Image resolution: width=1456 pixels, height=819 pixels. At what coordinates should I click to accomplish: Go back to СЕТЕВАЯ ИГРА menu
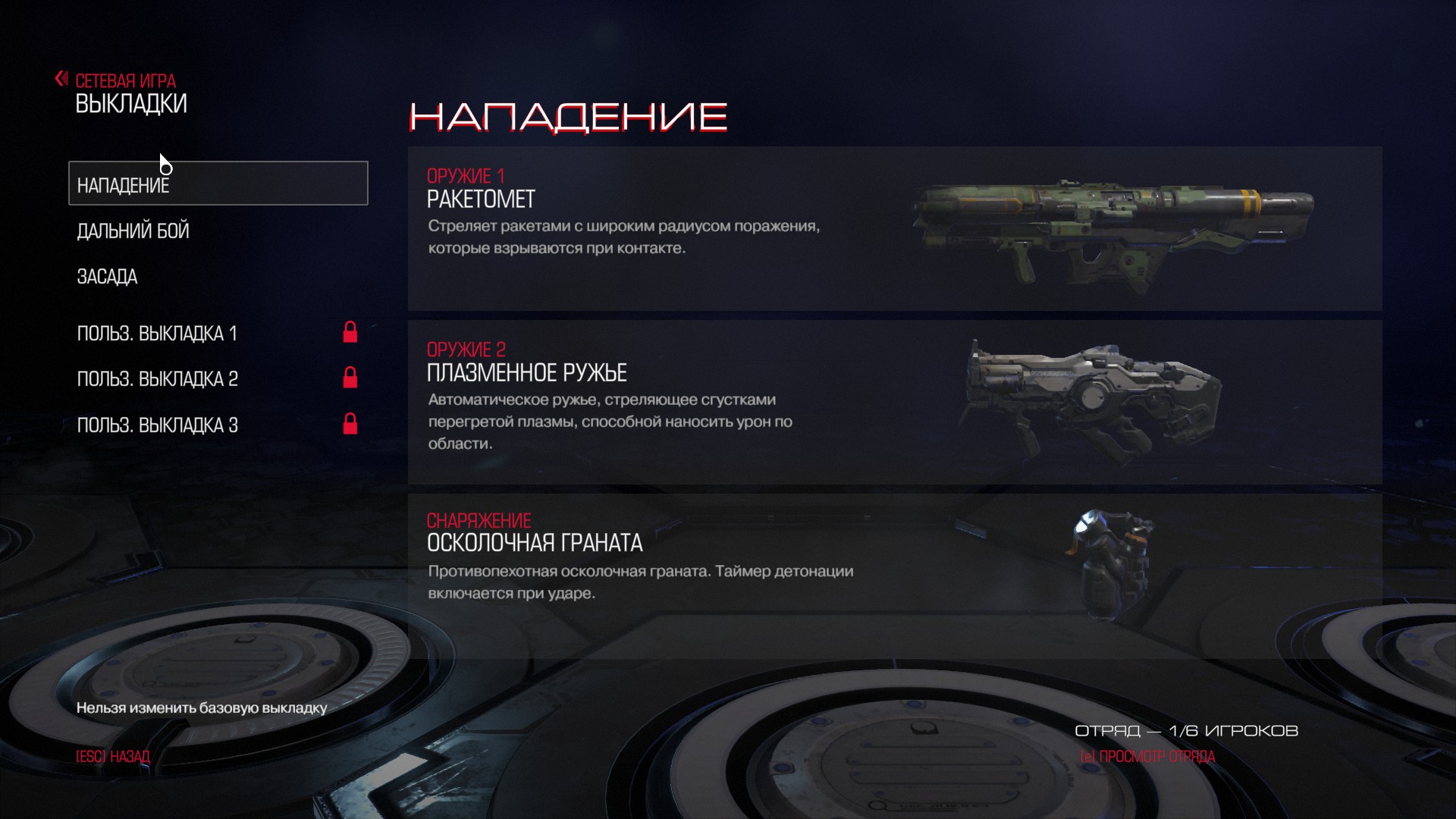click(x=124, y=80)
